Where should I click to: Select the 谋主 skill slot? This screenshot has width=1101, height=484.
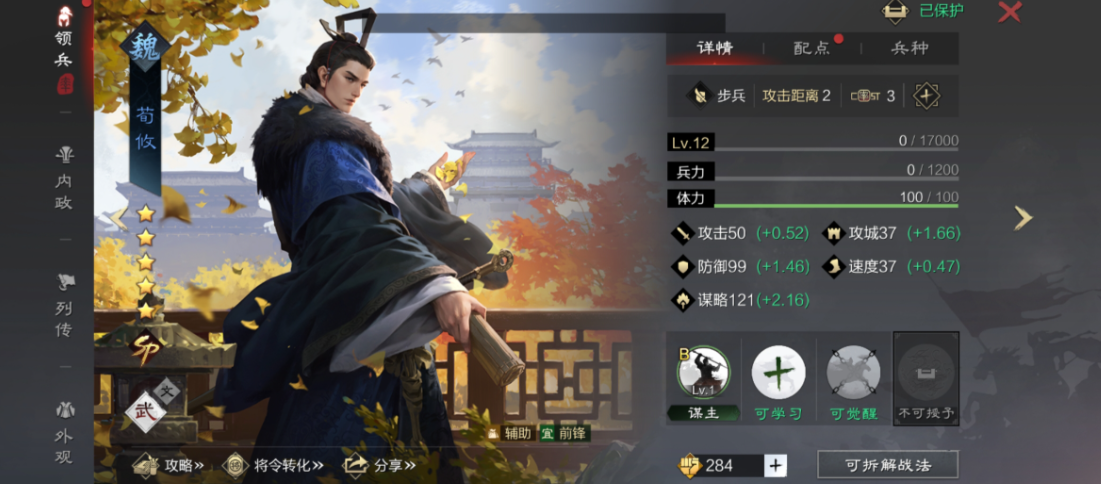[x=704, y=379]
